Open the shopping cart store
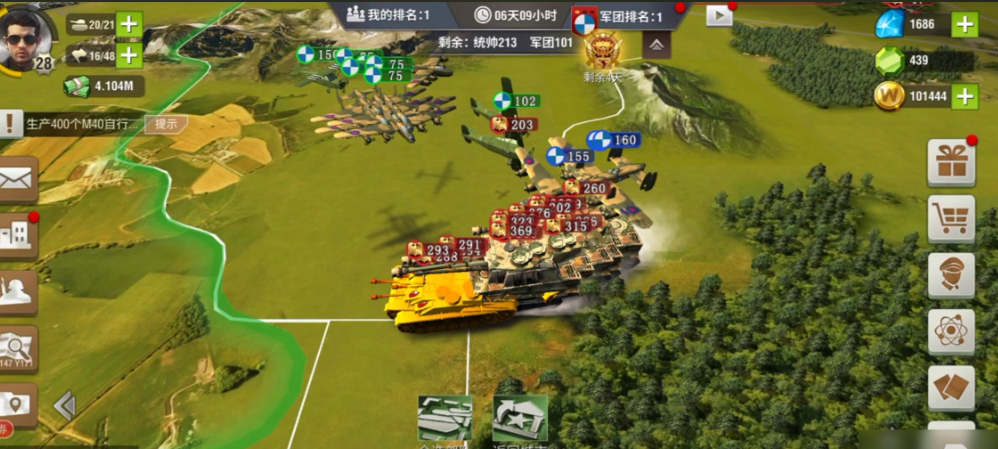 951,219
